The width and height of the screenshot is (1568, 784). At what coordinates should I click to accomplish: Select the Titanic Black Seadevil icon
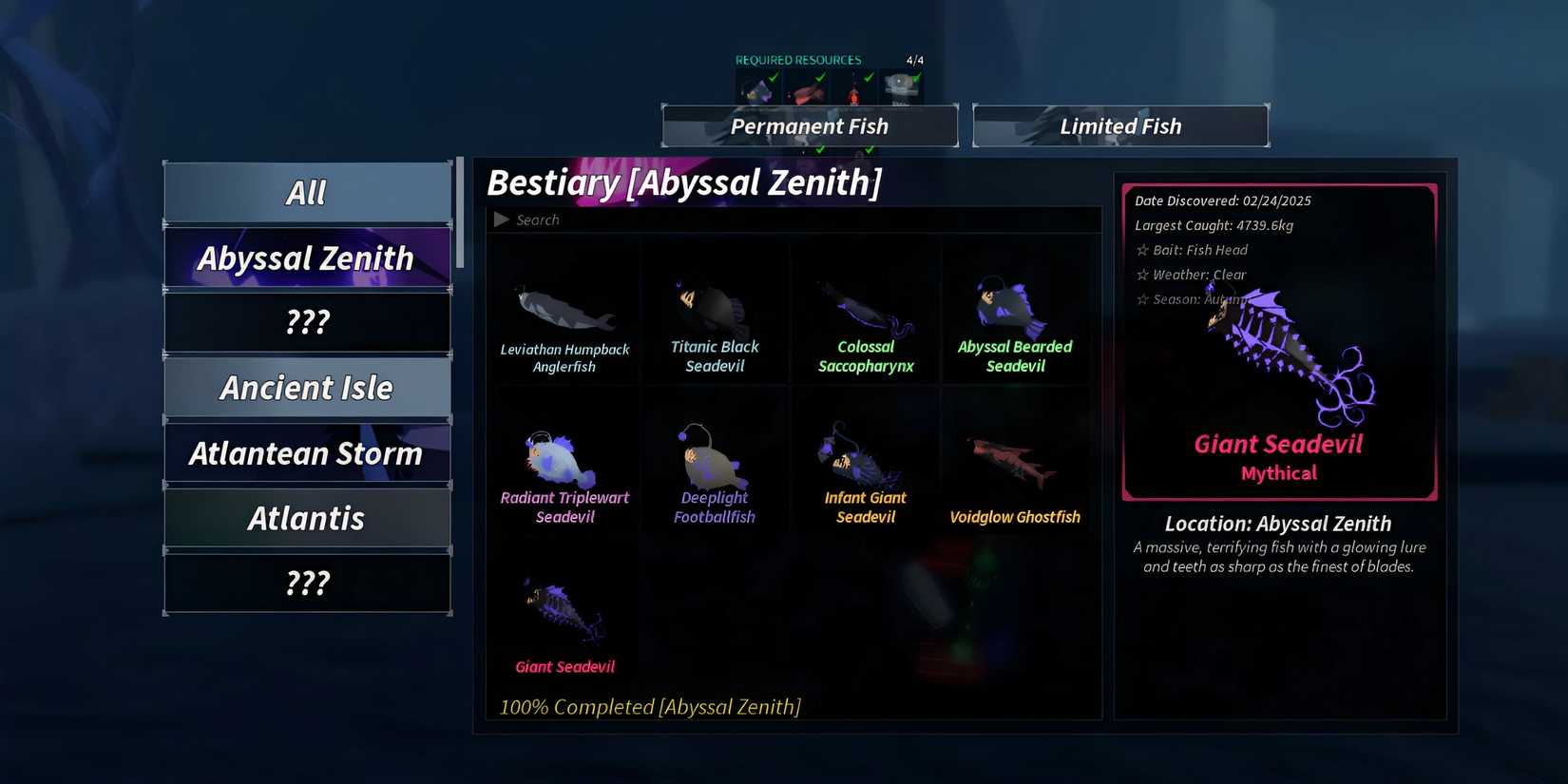point(715,304)
